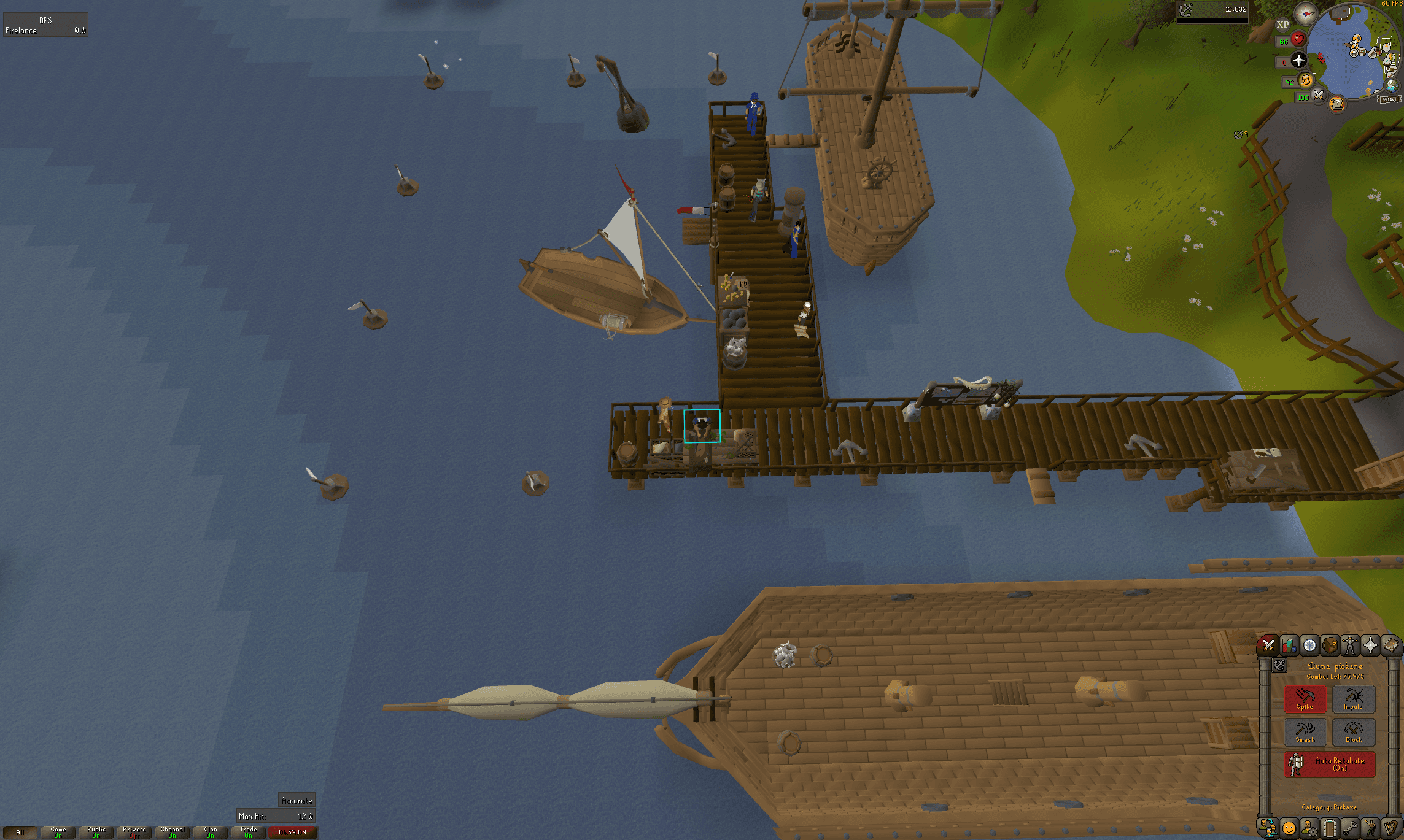Click the anchor weapon icon in combat panel

(1281, 666)
